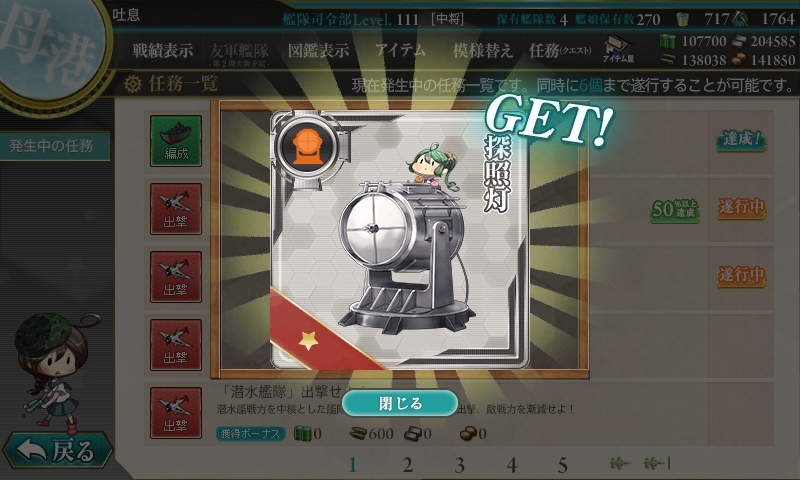Go to quest page 5
Image resolution: width=800 pixels, height=480 pixels.
562,465
